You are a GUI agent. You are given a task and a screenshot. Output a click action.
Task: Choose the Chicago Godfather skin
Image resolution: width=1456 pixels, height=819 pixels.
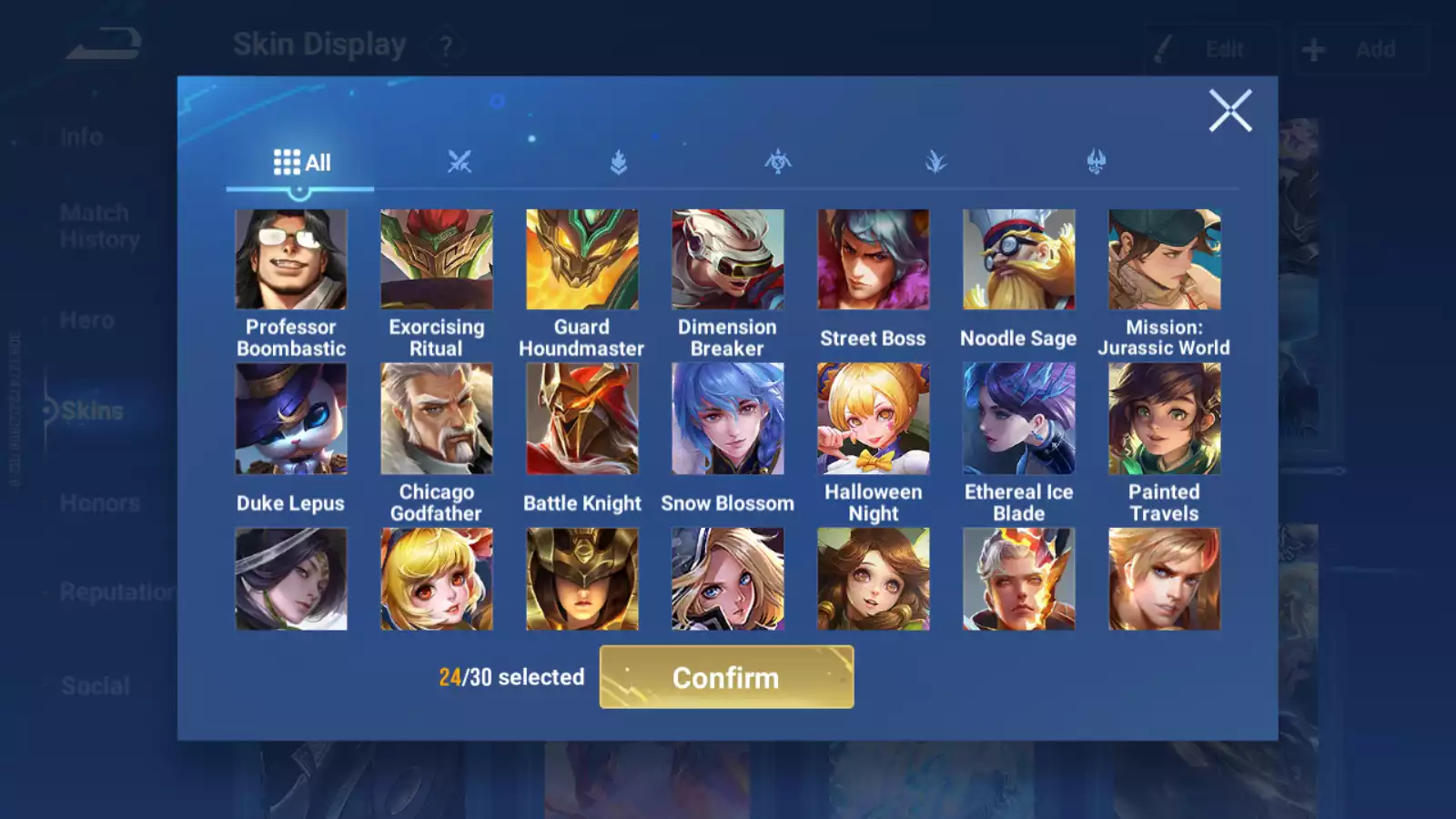click(x=437, y=420)
